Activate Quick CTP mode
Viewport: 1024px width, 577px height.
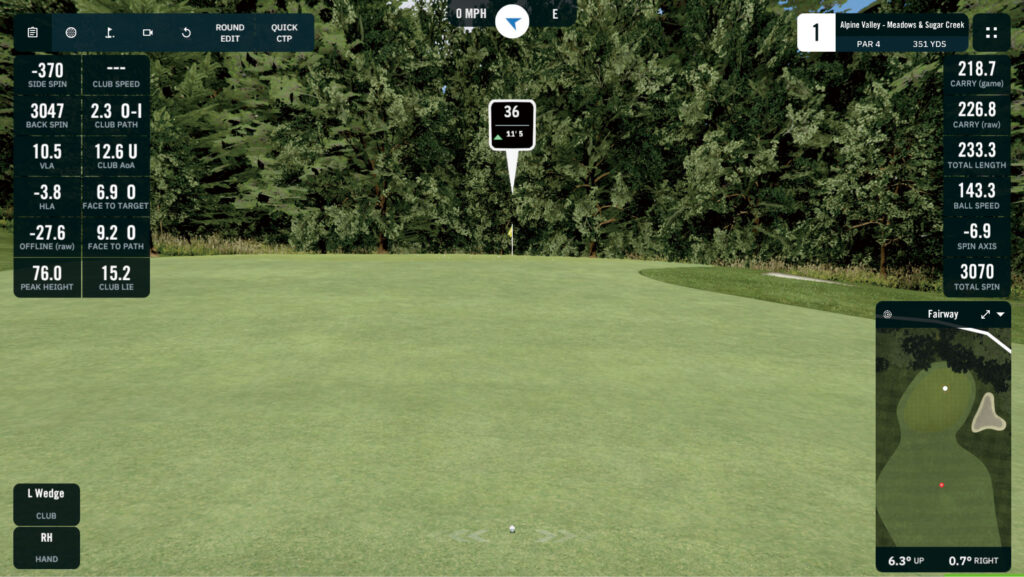click(284, 32)
